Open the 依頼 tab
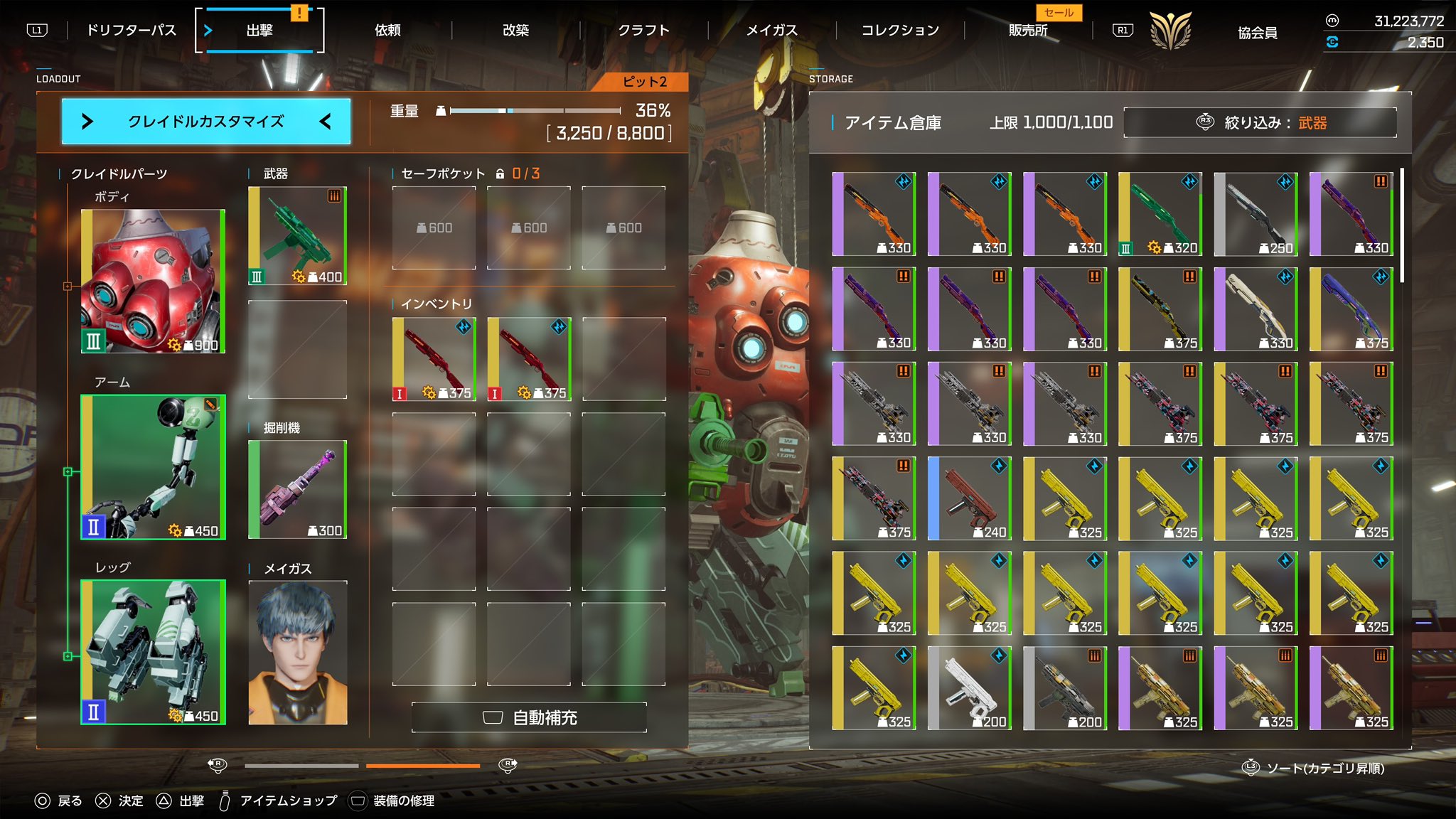This screenshot has width=1456, height=819. 387,31
